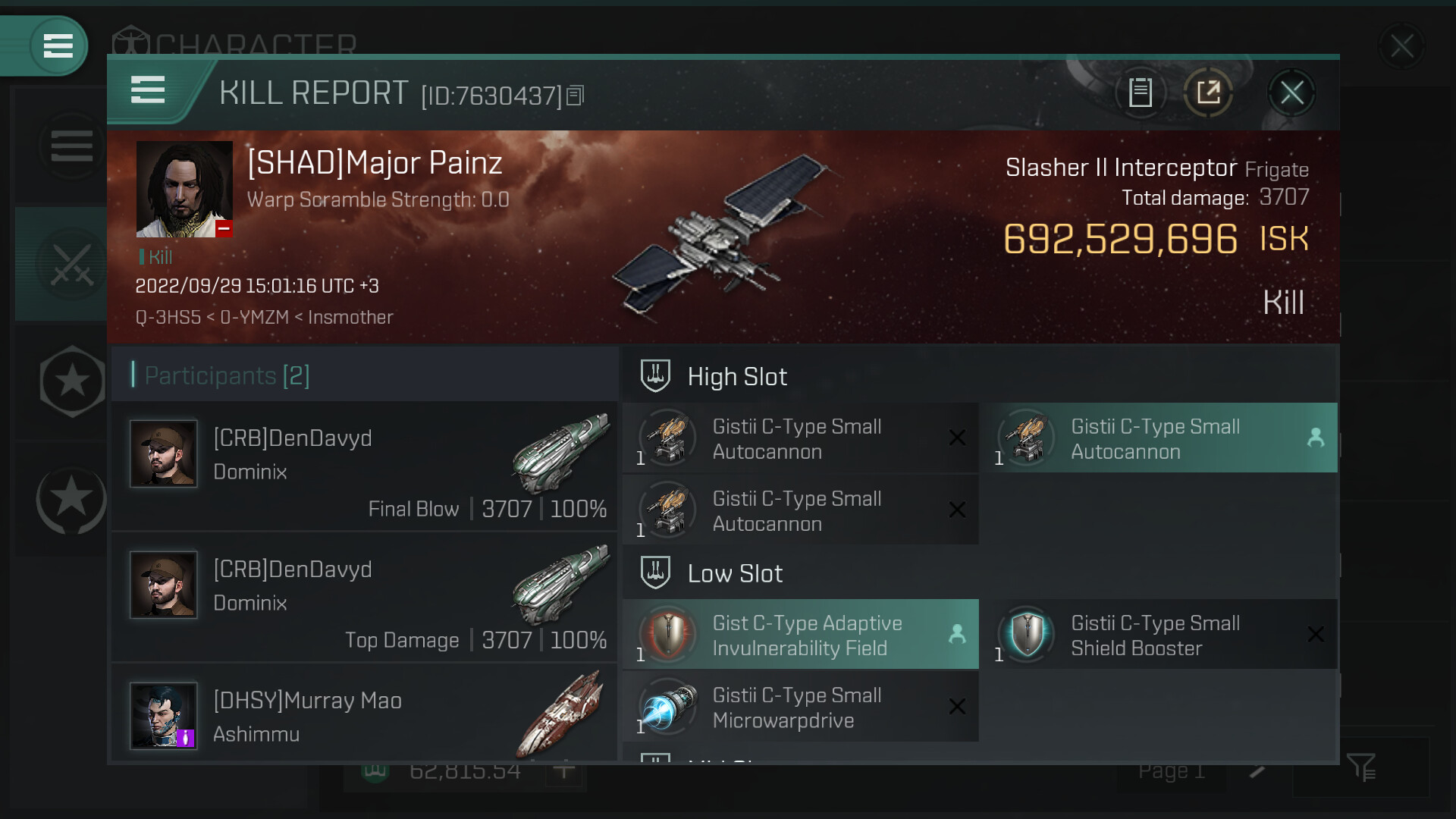
Task: Close the Kill Report window
Action: point(1291,93)
